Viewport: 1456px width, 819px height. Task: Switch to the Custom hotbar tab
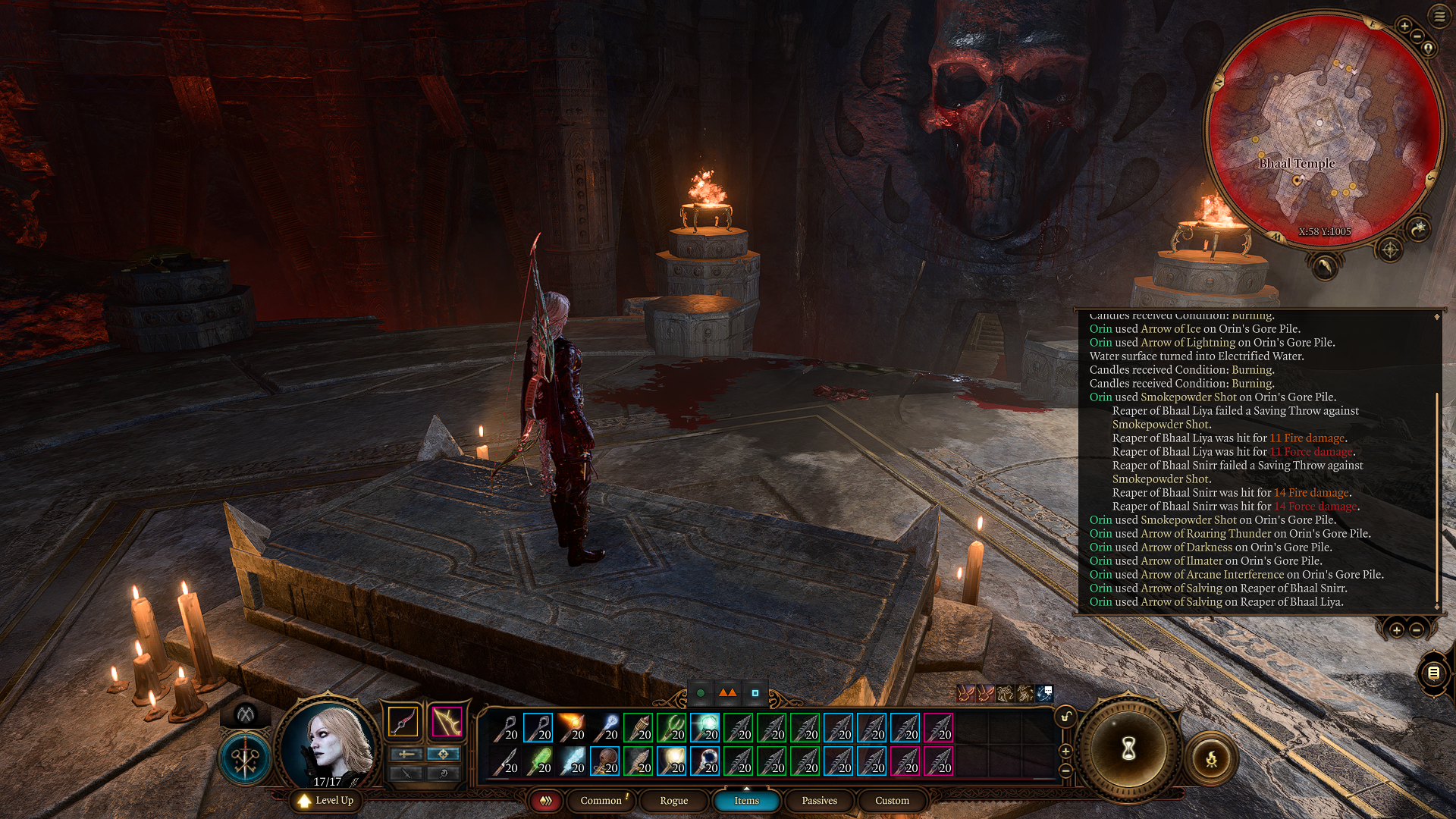(x=892, y=801)
